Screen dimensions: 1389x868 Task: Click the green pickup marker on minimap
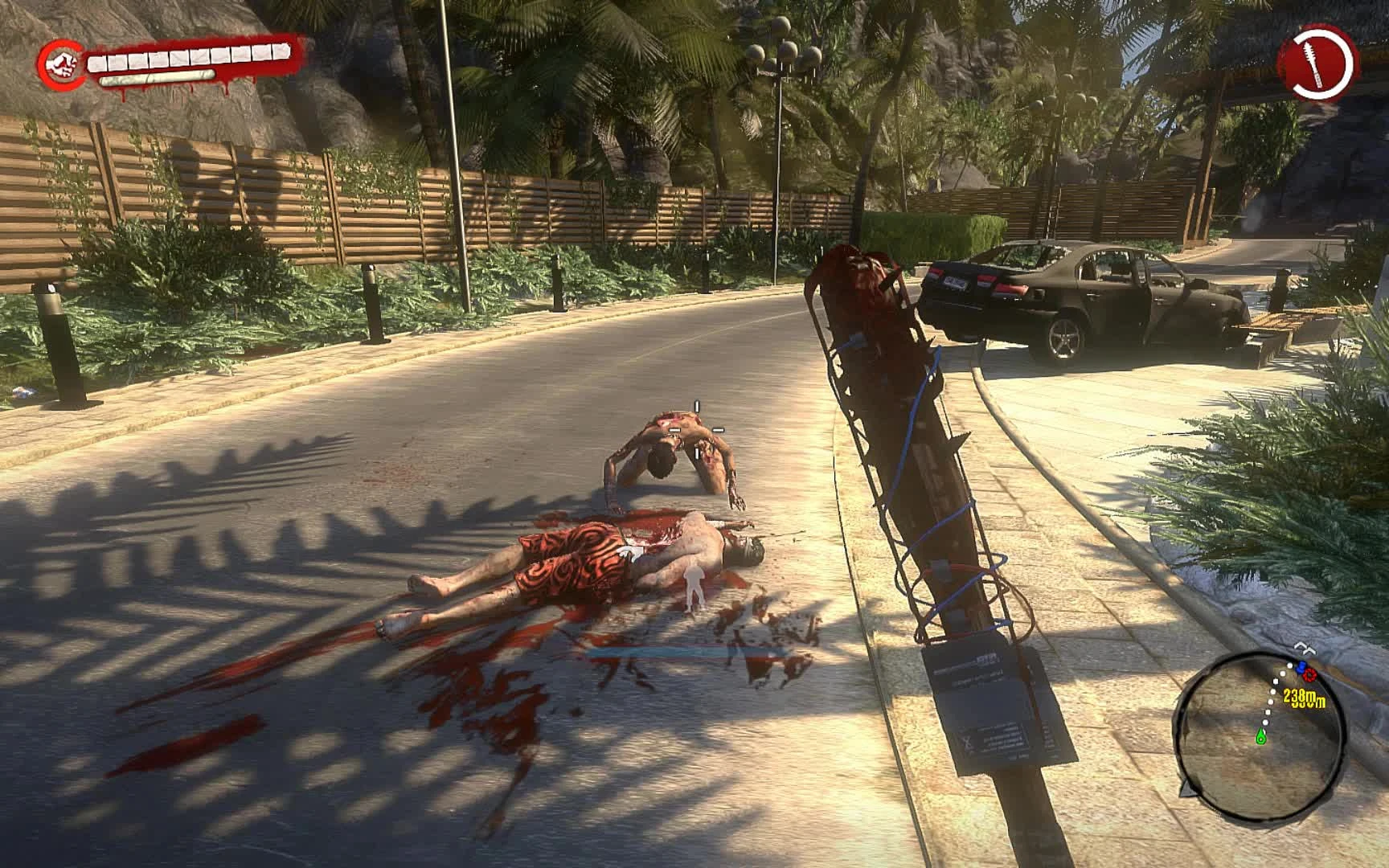click(x=1260, y=736)
